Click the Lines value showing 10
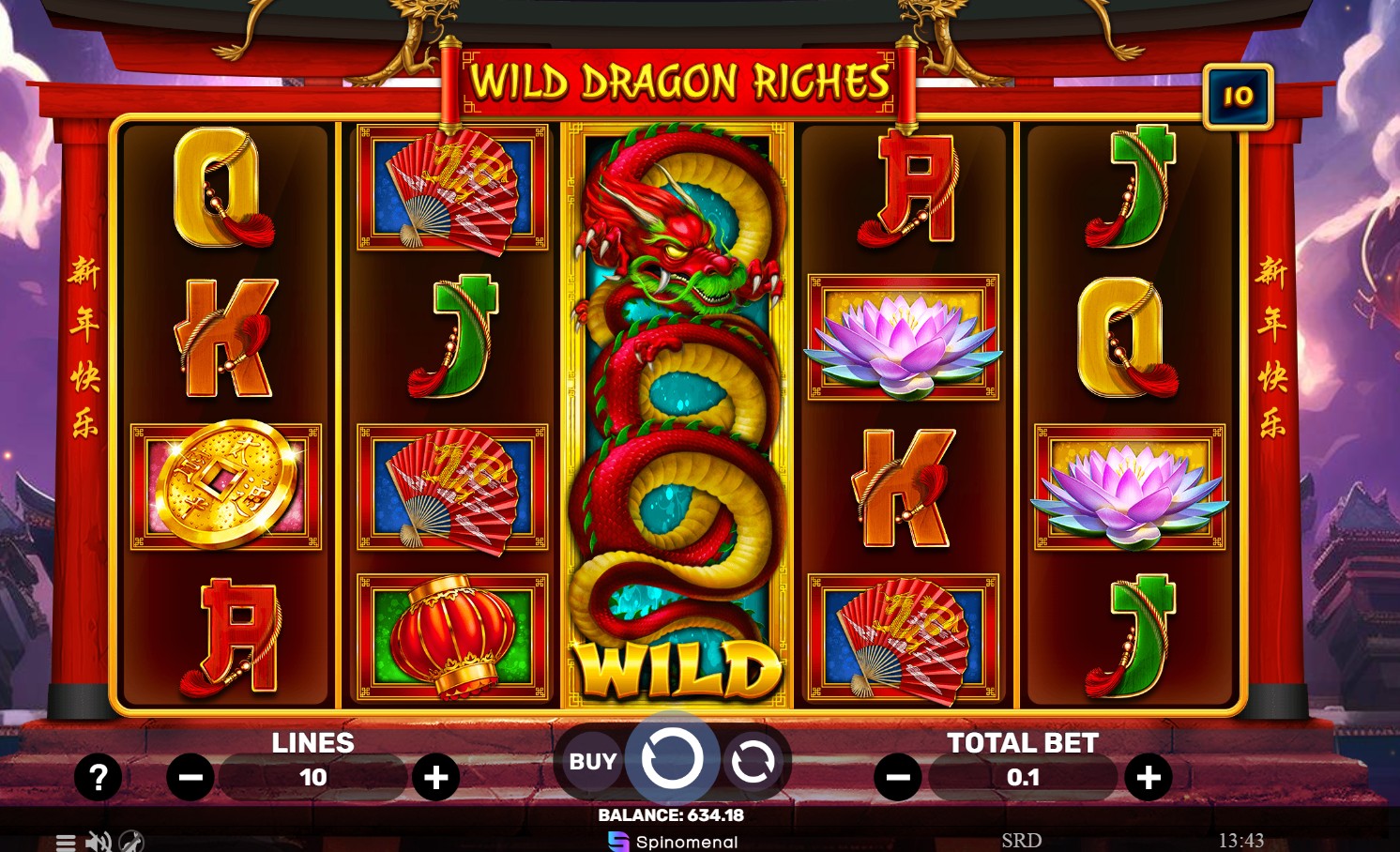 (313, 777)
